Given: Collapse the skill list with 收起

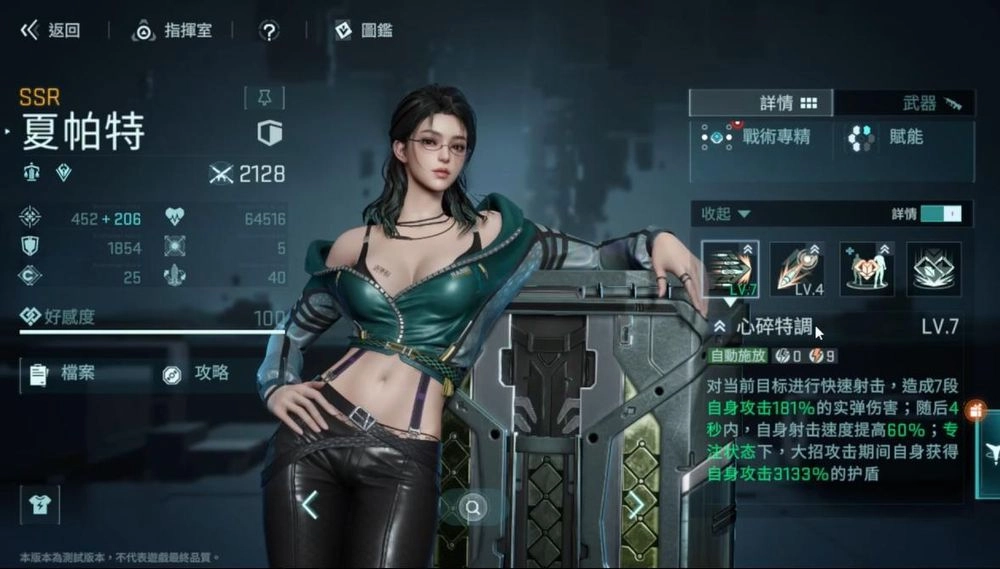Looking at the screenshot, I should (725, 213).
